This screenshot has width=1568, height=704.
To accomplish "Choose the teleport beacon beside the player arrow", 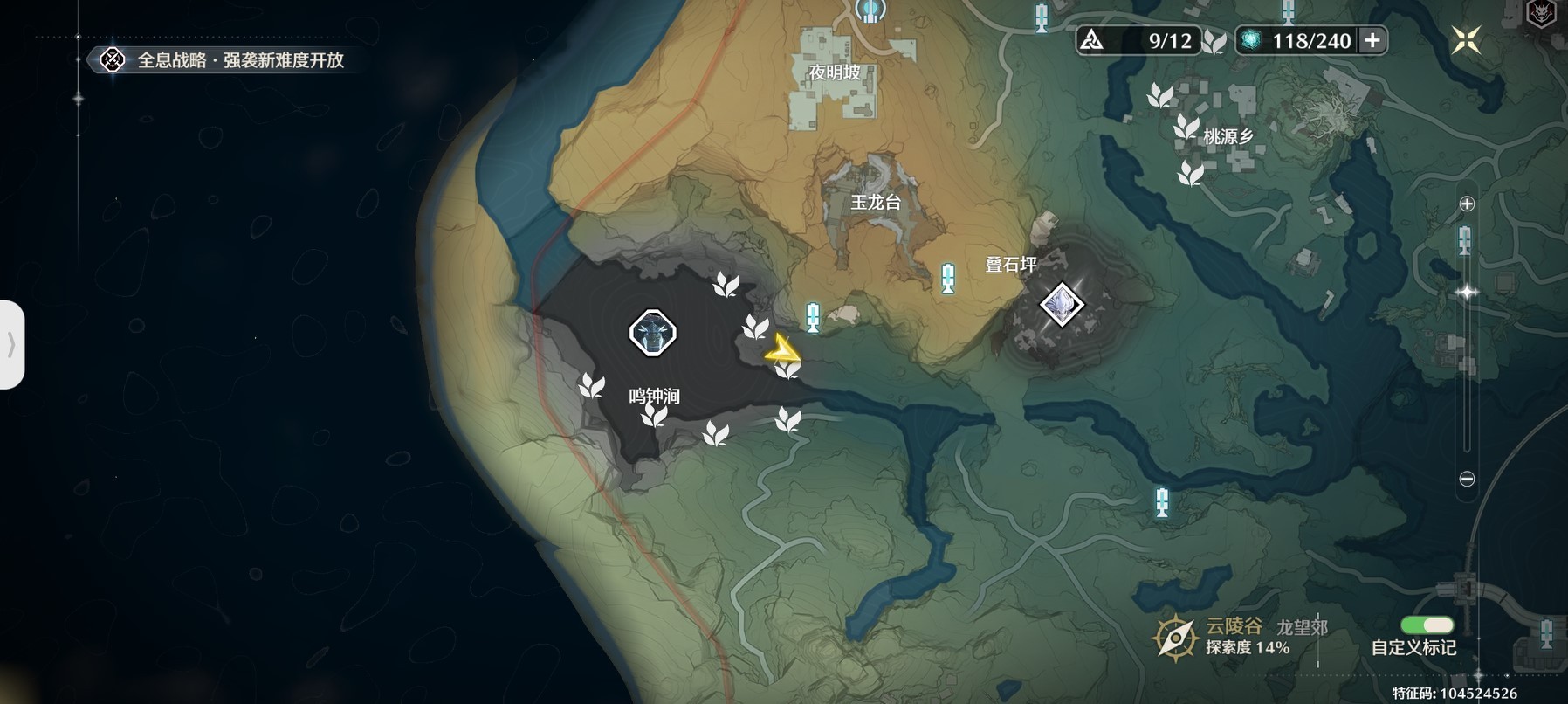I will 813,317.
